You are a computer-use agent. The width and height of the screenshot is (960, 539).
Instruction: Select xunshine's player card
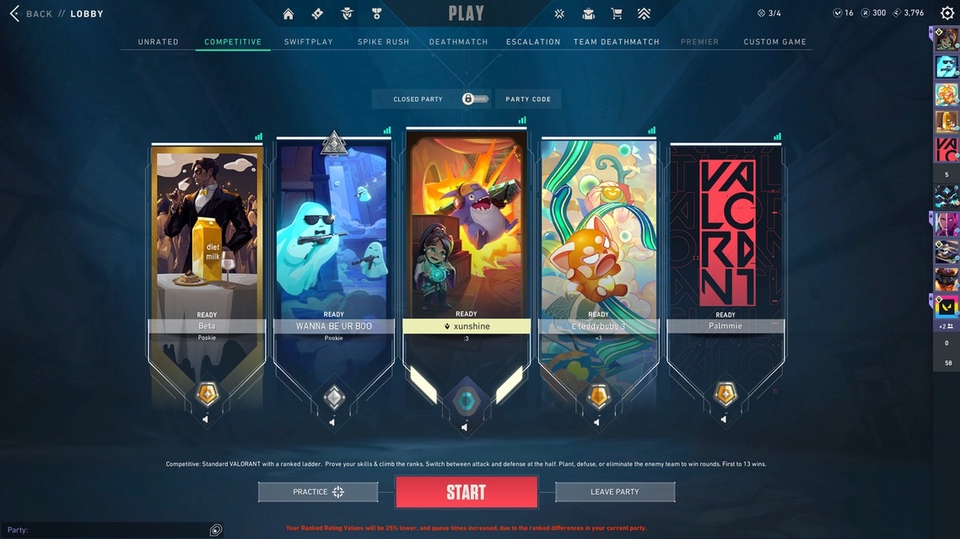click(x=466, y=240)
